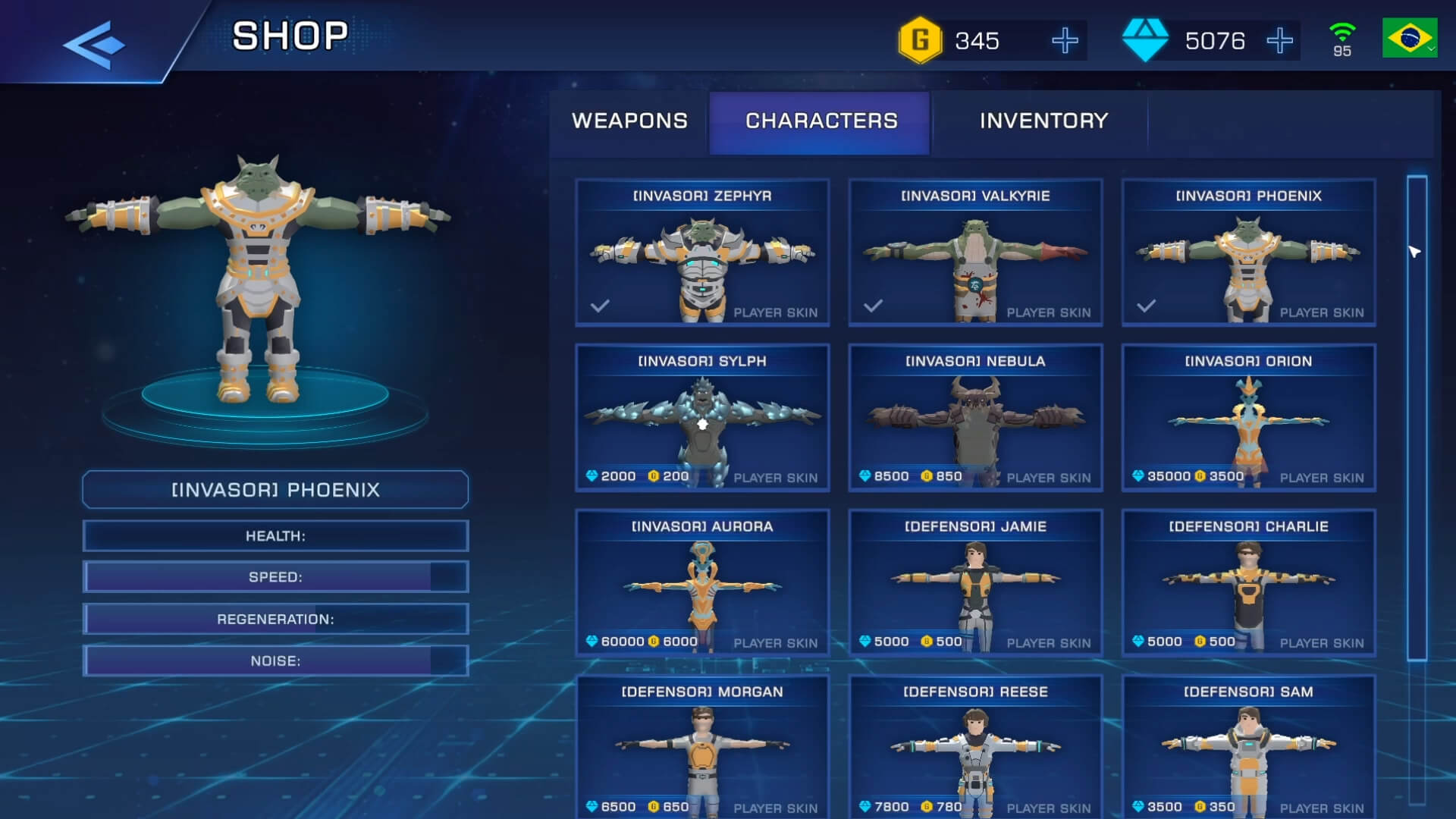
Task: Pick the Defensor Jamie skin
Action: [975, 584]
